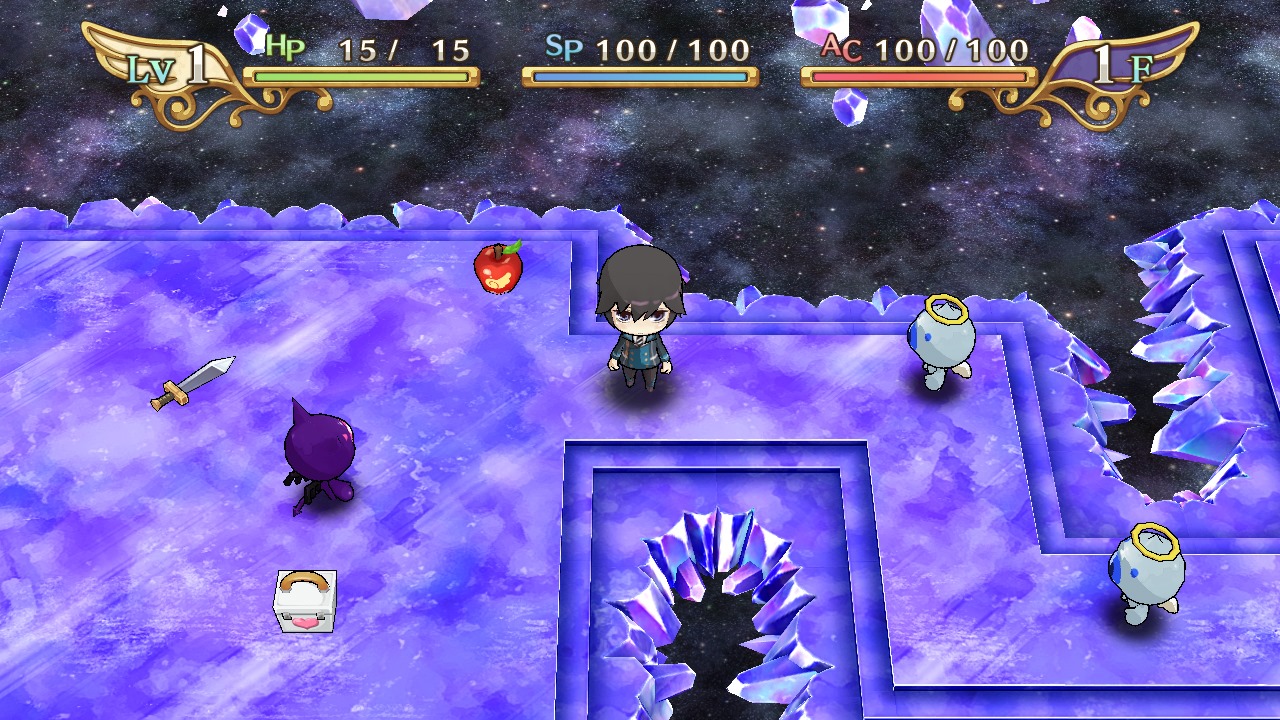Select the HP status bar section
Screen dimensions: 1280x720
point(358,74)
